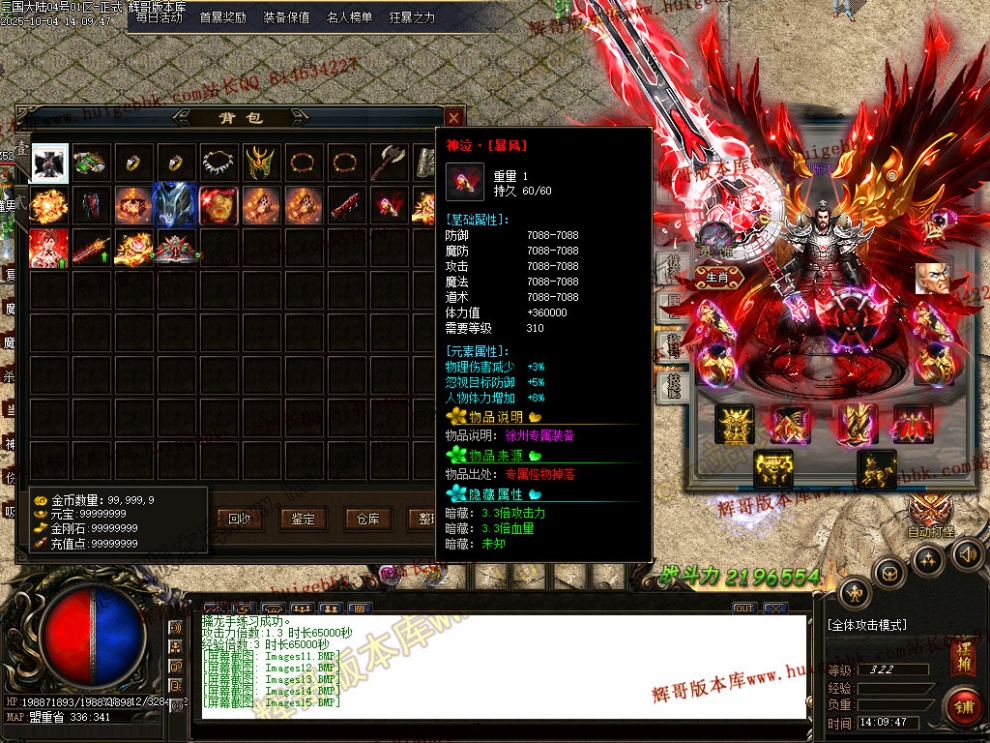
Task: Select the white tooth necklace item
Action: click(219, 162)
